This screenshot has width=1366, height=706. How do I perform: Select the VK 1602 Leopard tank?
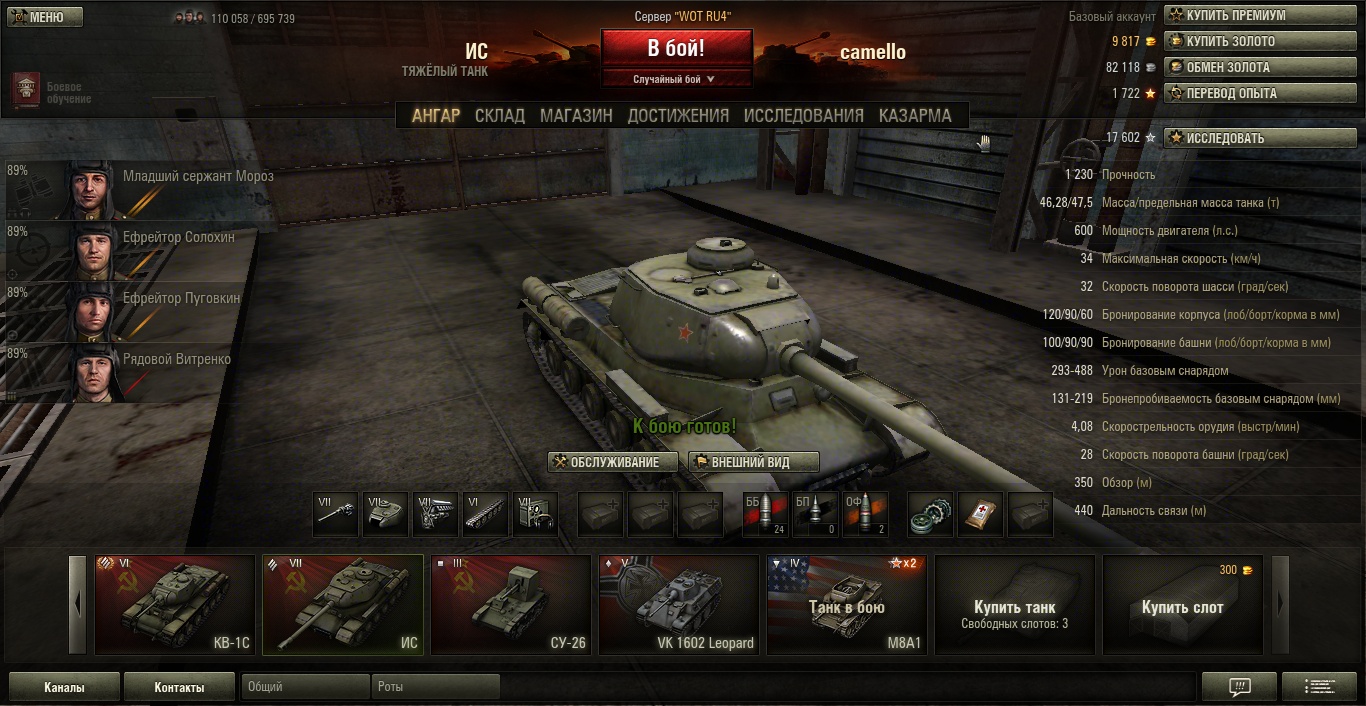(679, 605)
